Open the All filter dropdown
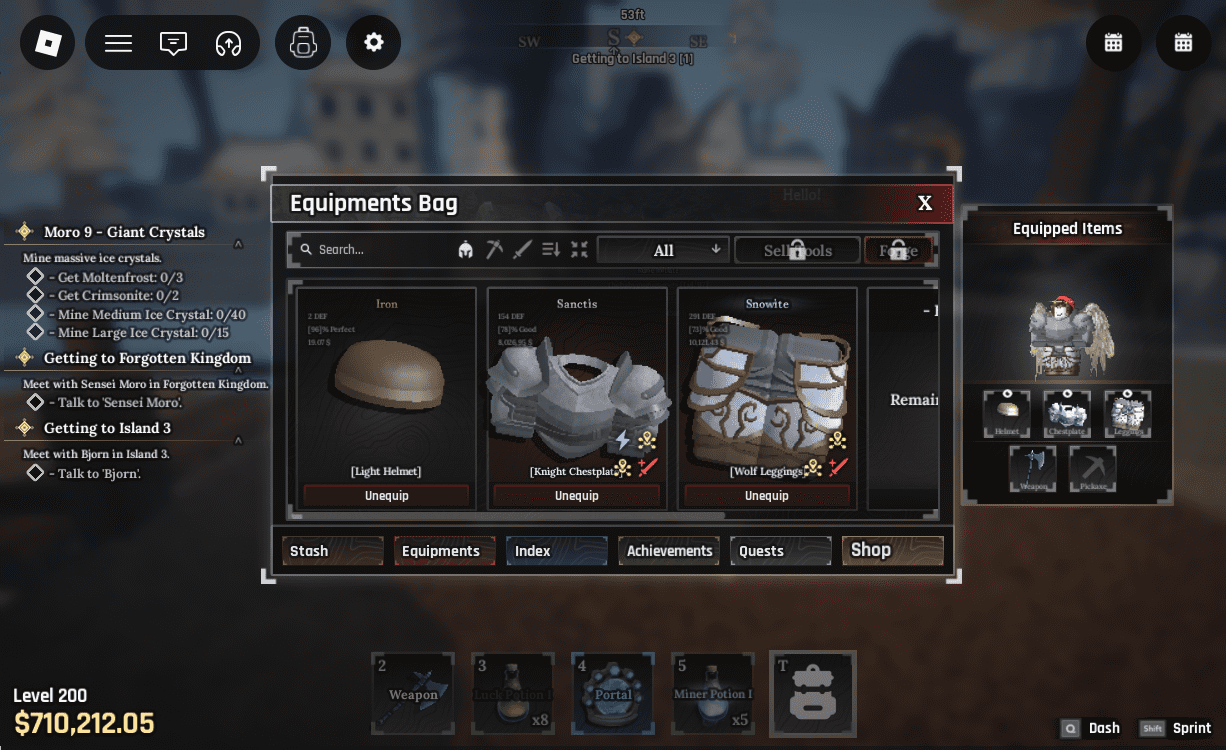1226x750 pixels. click(663, 250)
